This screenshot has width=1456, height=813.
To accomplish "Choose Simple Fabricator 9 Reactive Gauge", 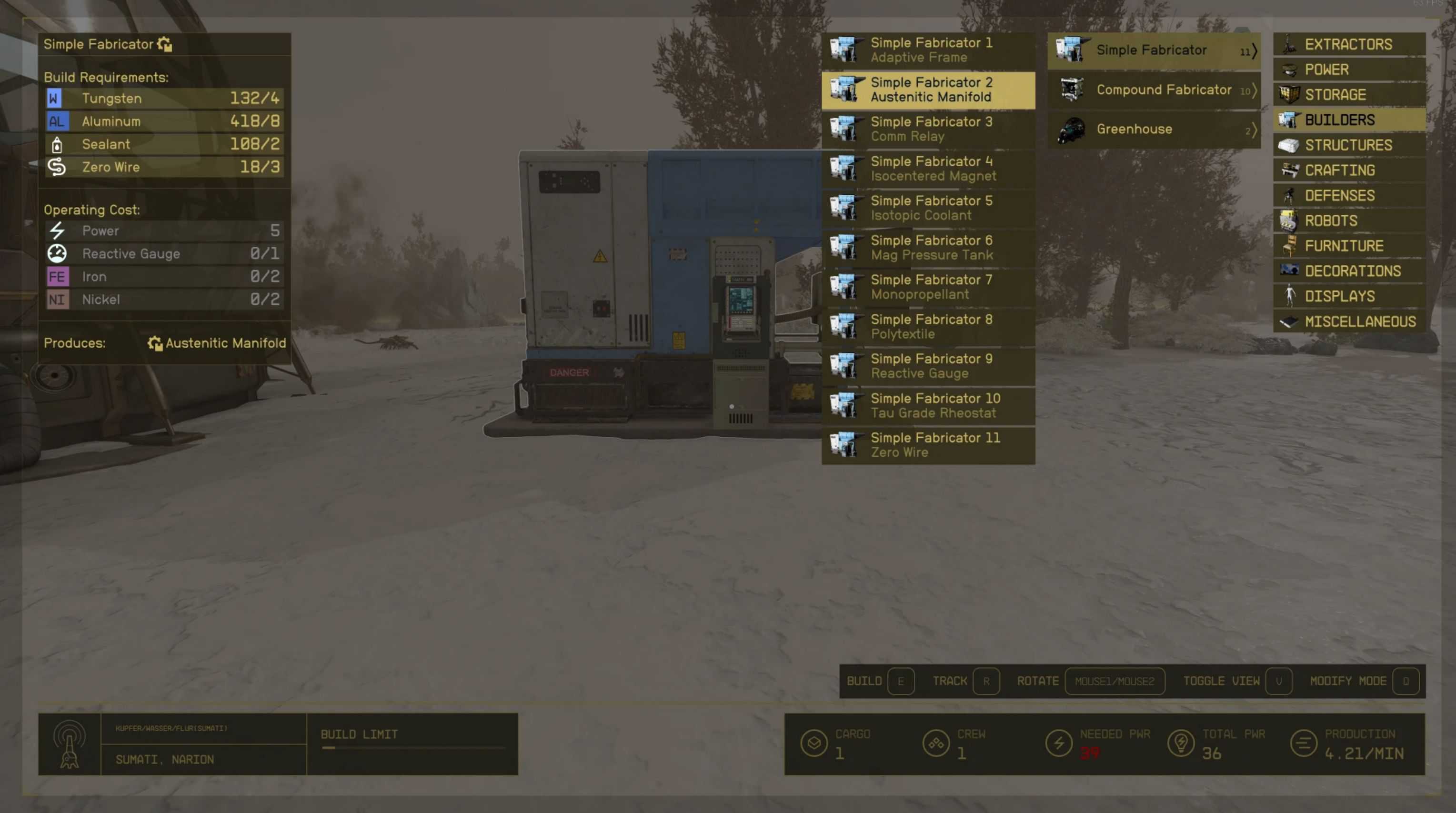I will coord(928,366).
